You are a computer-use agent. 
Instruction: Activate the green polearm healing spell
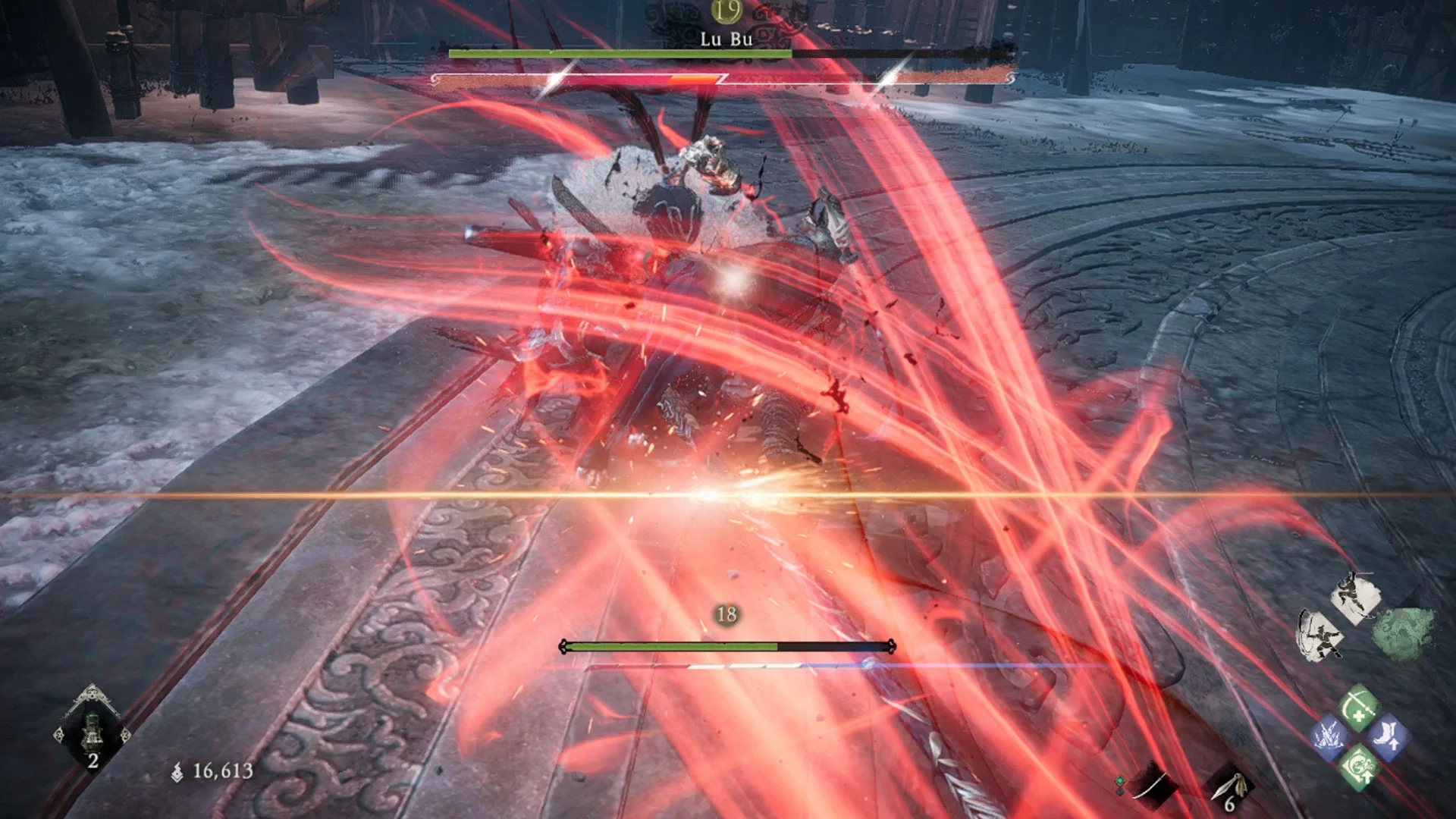coord(1357,709)
